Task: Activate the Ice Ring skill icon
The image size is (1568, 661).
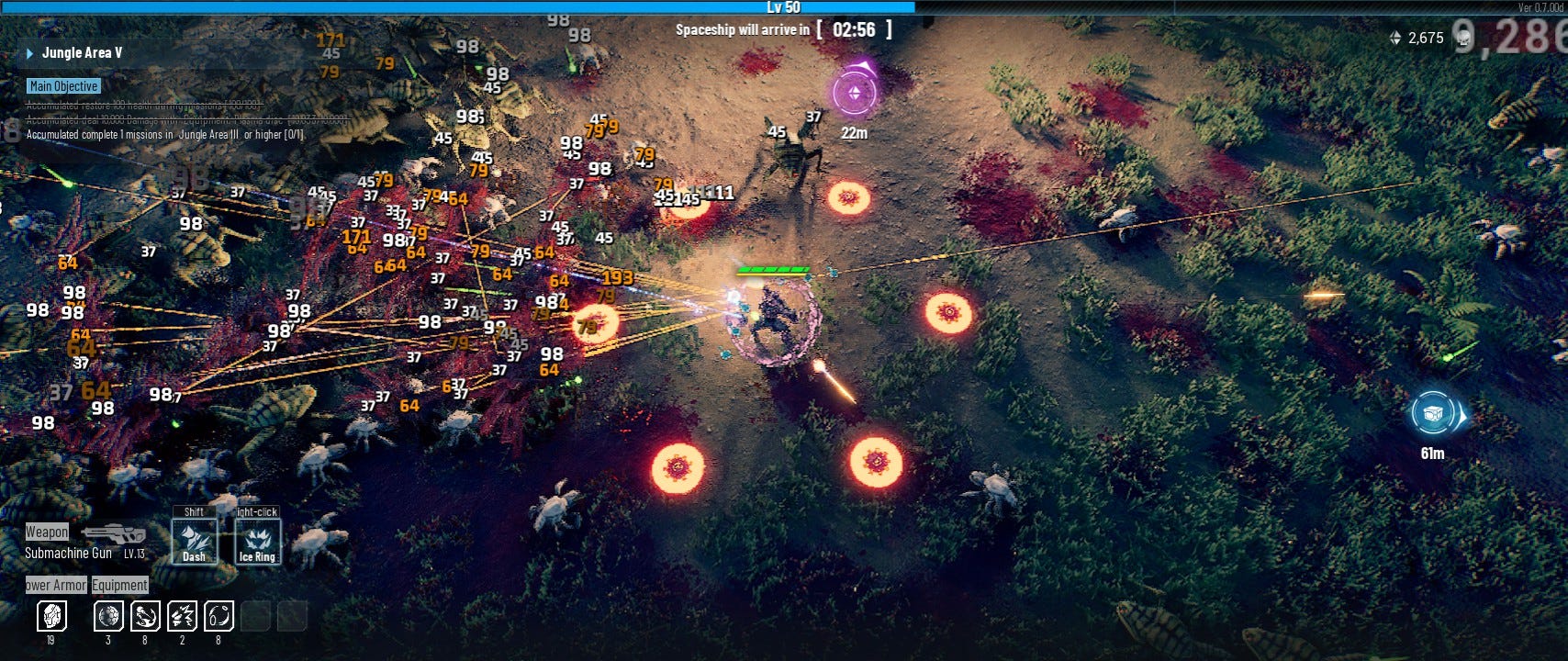Action: coord(259,540)
